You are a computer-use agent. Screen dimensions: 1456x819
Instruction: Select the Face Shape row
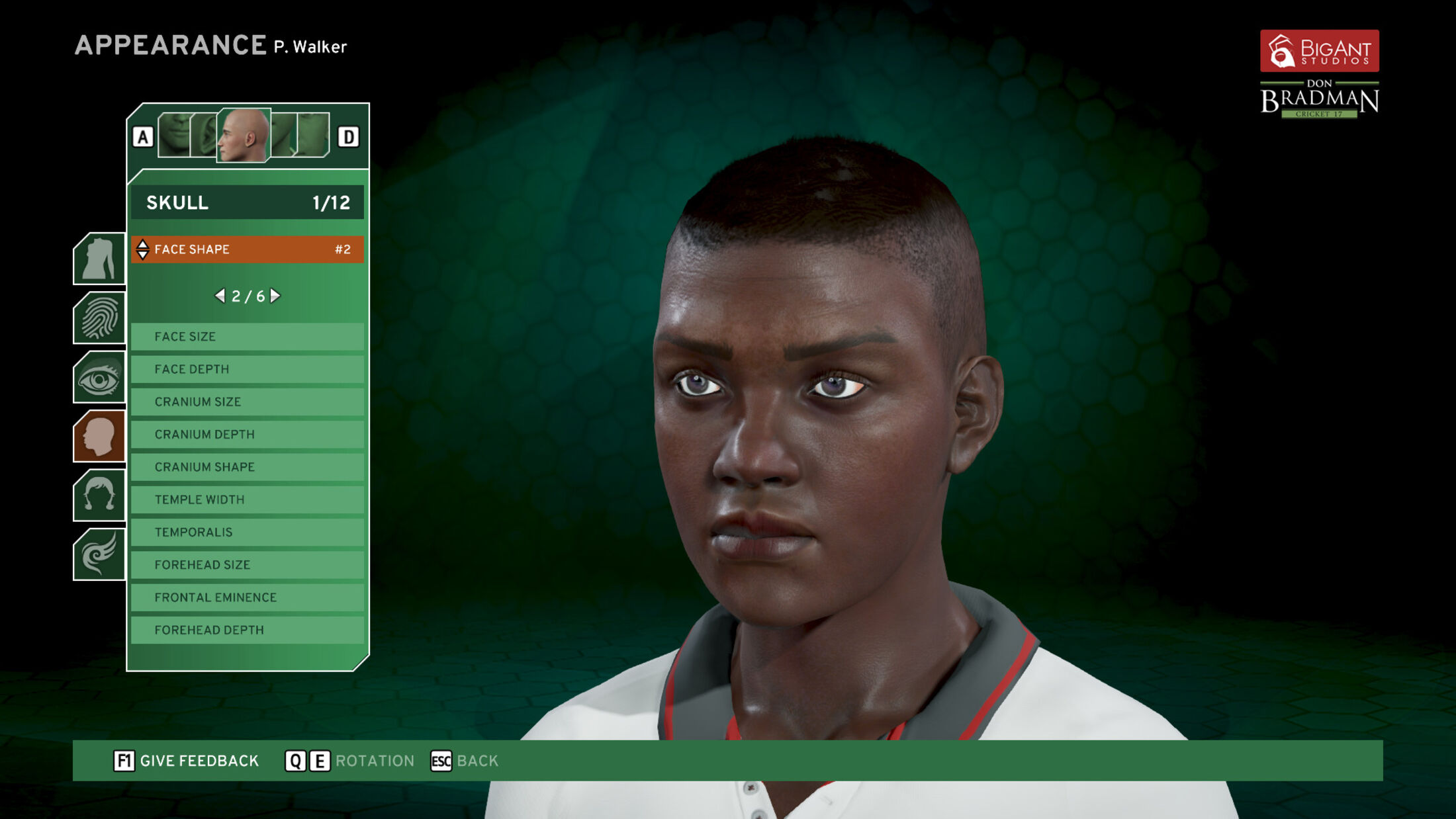coord(247,249)
